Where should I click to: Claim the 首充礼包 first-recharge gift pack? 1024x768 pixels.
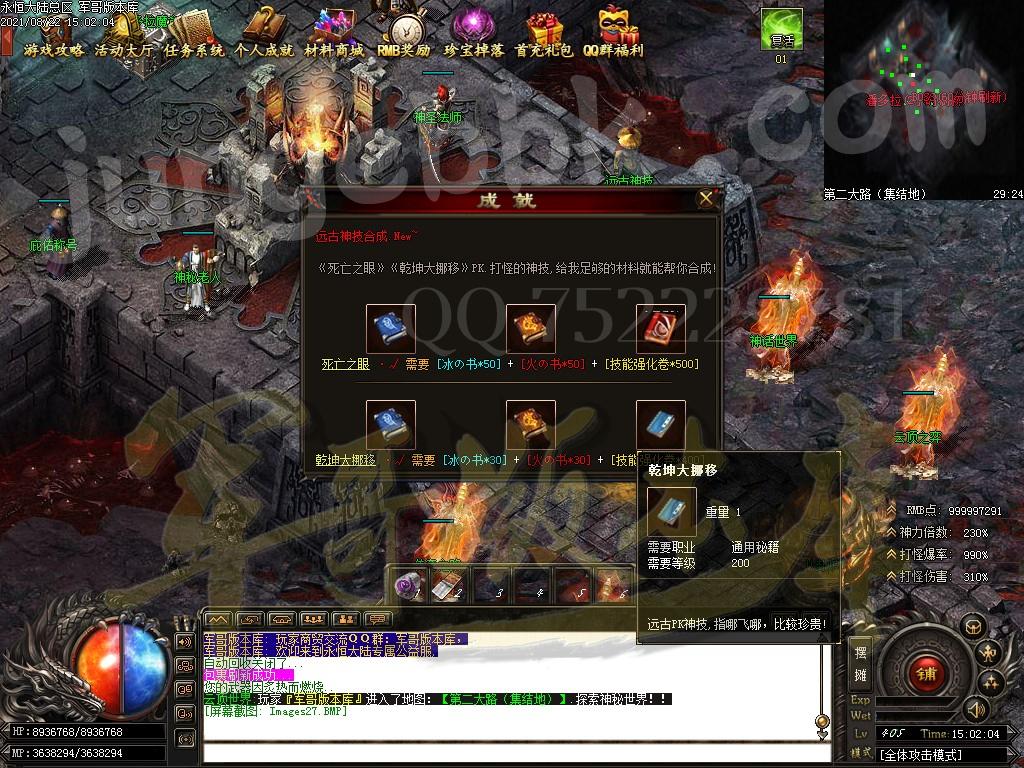pos(544,34)
